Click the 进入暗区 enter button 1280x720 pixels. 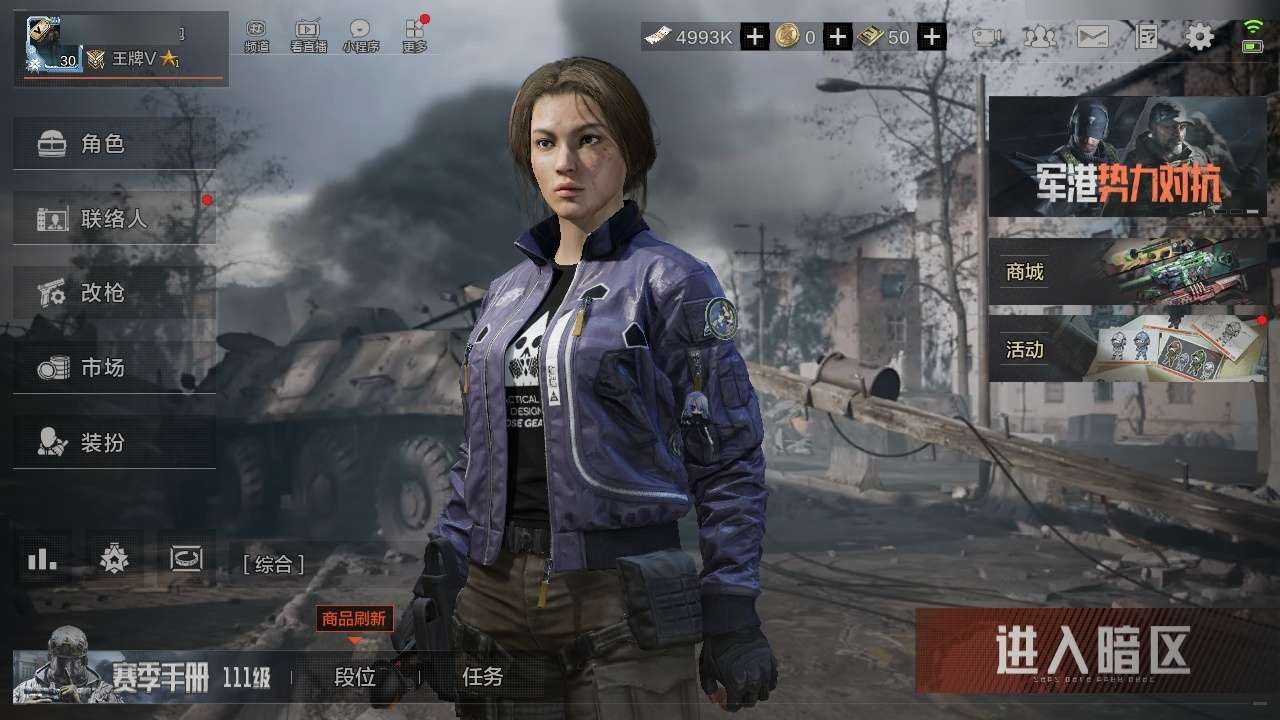coord(1093,651)
